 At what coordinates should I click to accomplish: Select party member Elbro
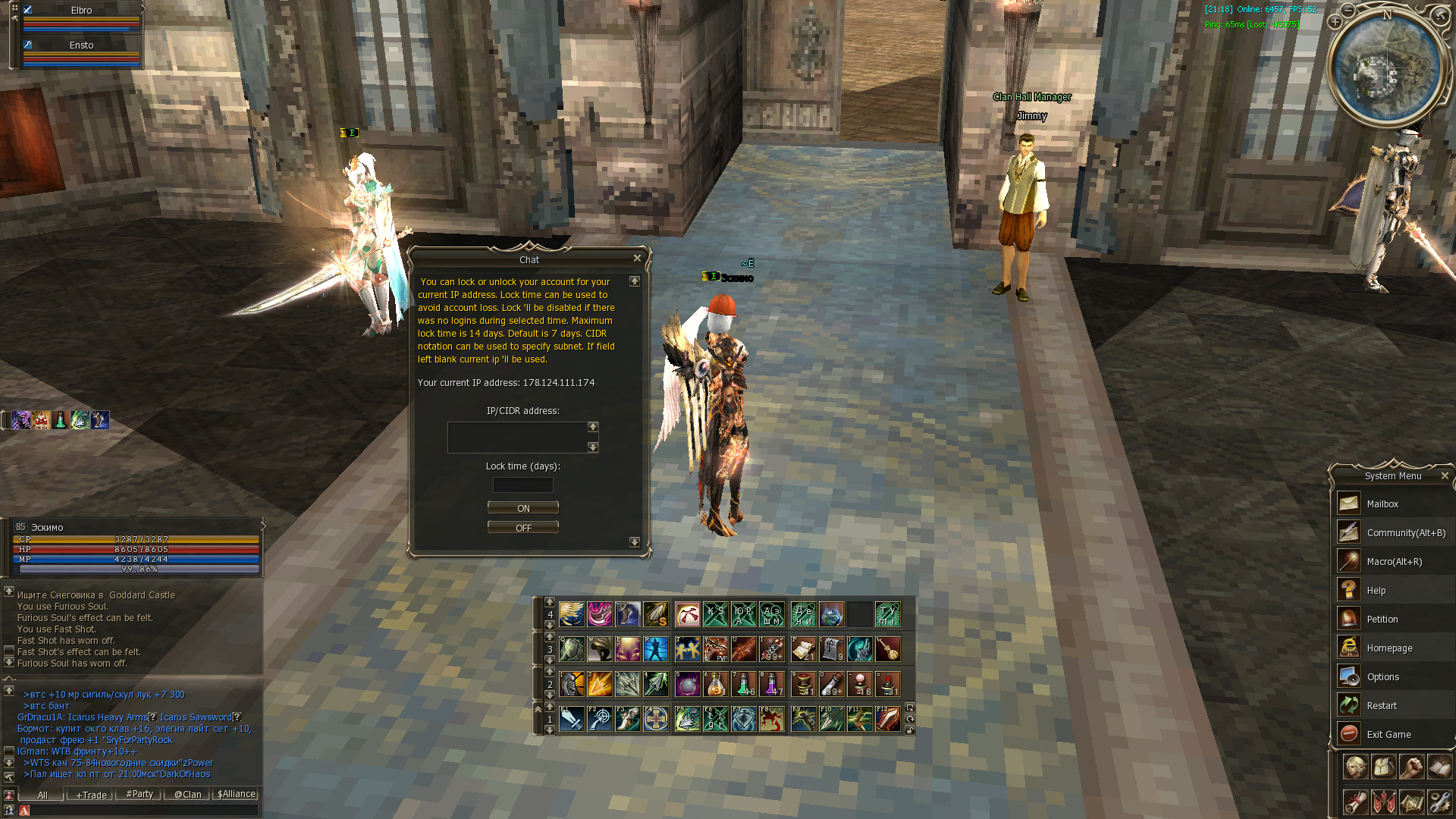point(81,11)
